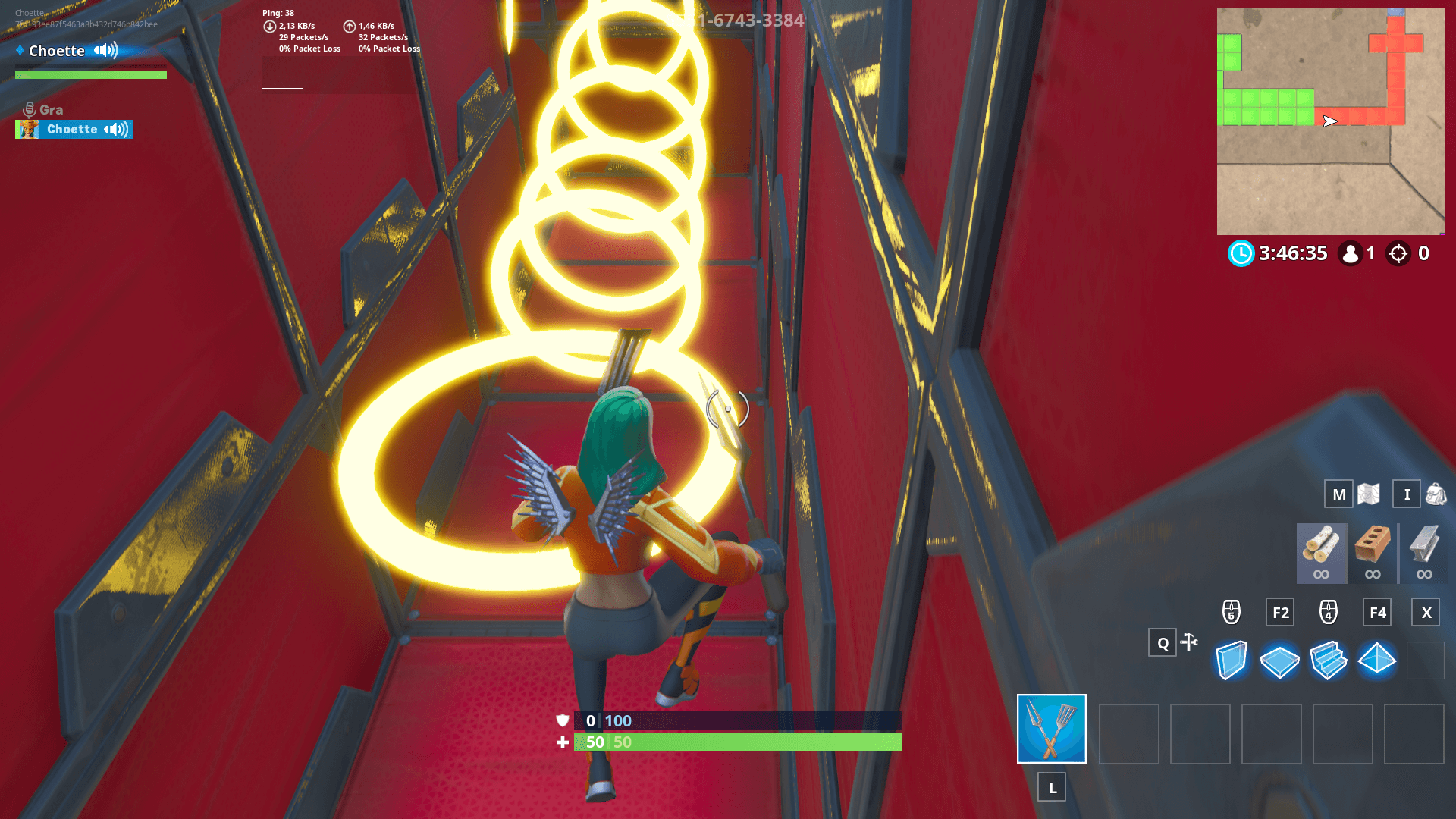Select the wall build piece
The height and width of the screenshot is (819, 1456).
(x=1232, y=661)
